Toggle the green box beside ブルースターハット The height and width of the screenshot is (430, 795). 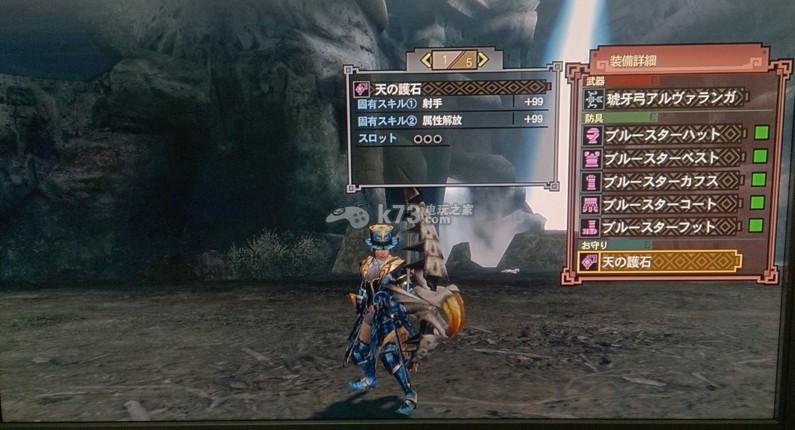[760, 132]
